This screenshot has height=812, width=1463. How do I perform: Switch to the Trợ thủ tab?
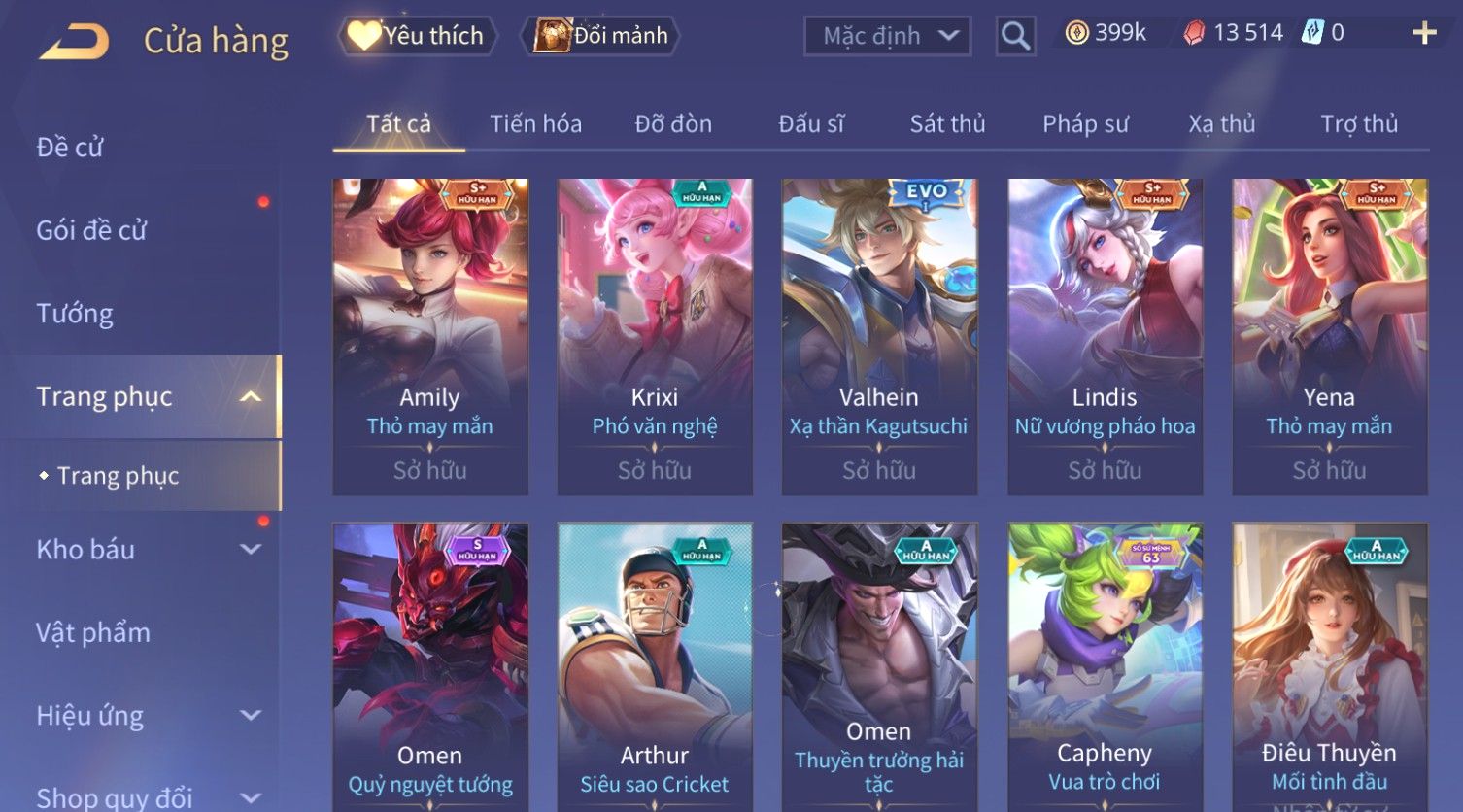tap(1358, 123)
